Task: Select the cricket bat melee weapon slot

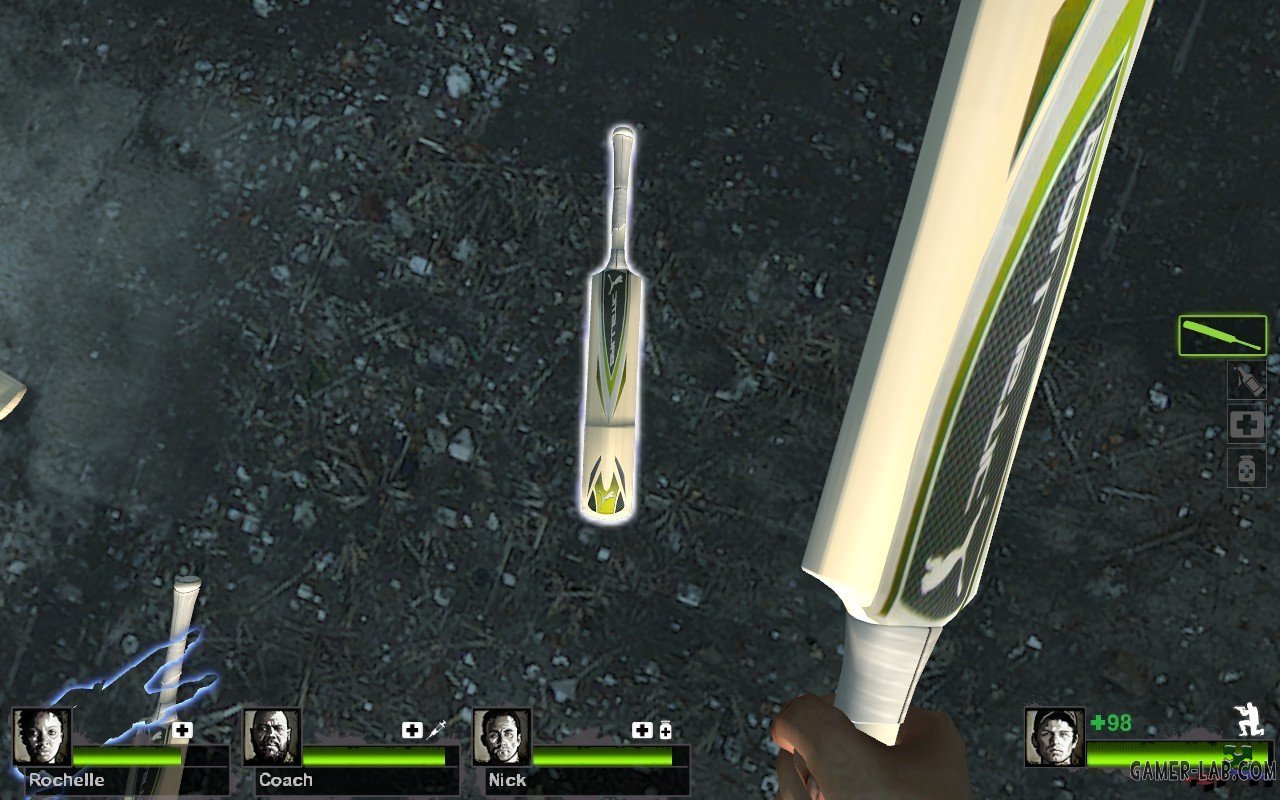Action: 1222,336
